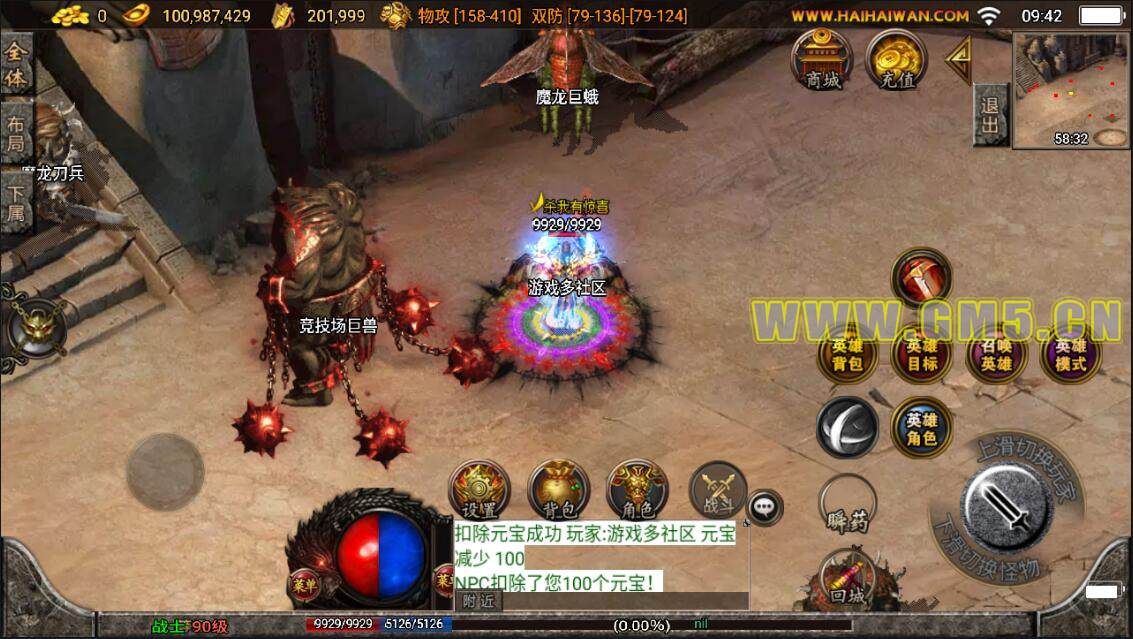Activate the red blade skill icon

click(x=921, y=277)
